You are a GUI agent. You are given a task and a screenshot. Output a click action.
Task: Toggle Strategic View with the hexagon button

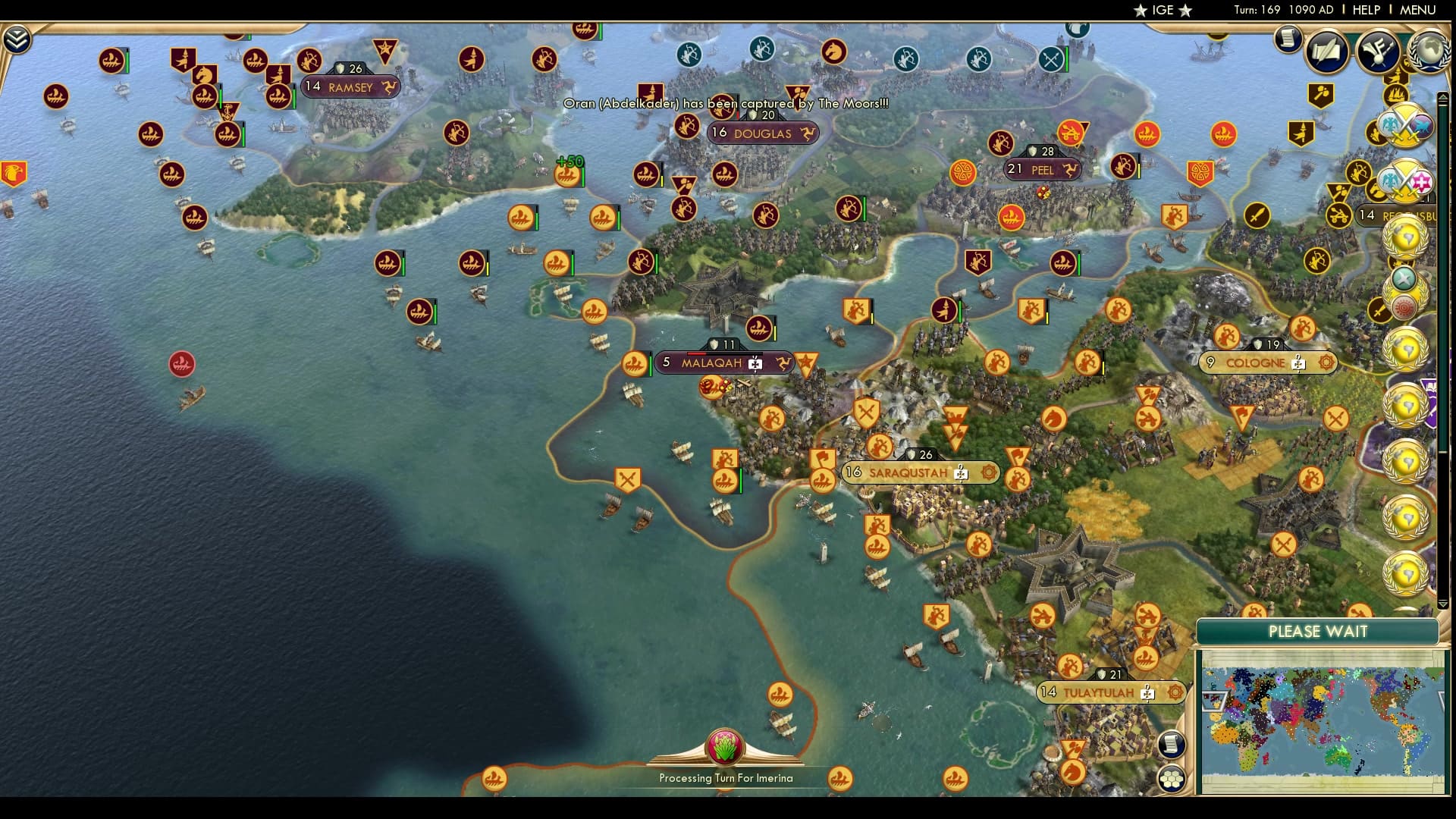coord(1172,777)
